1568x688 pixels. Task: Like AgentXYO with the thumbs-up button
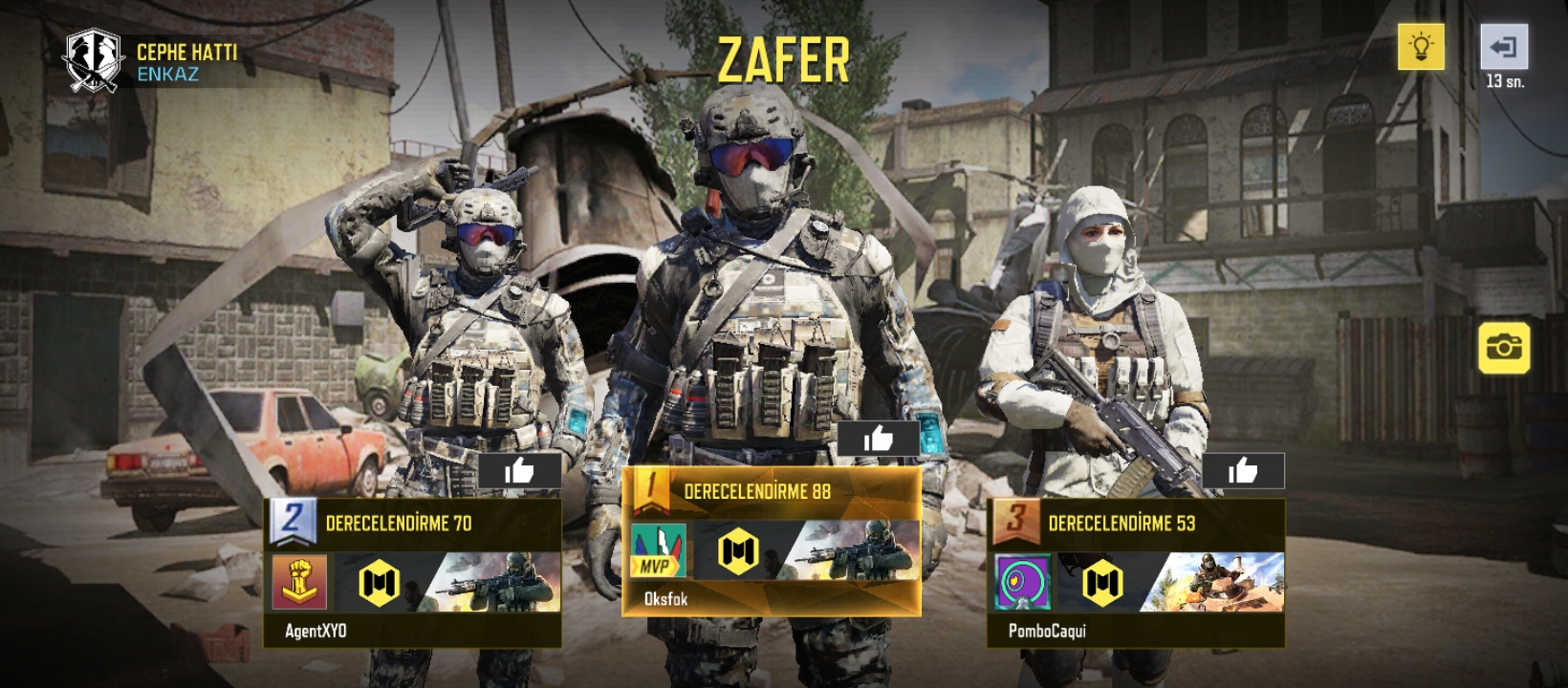518,470
